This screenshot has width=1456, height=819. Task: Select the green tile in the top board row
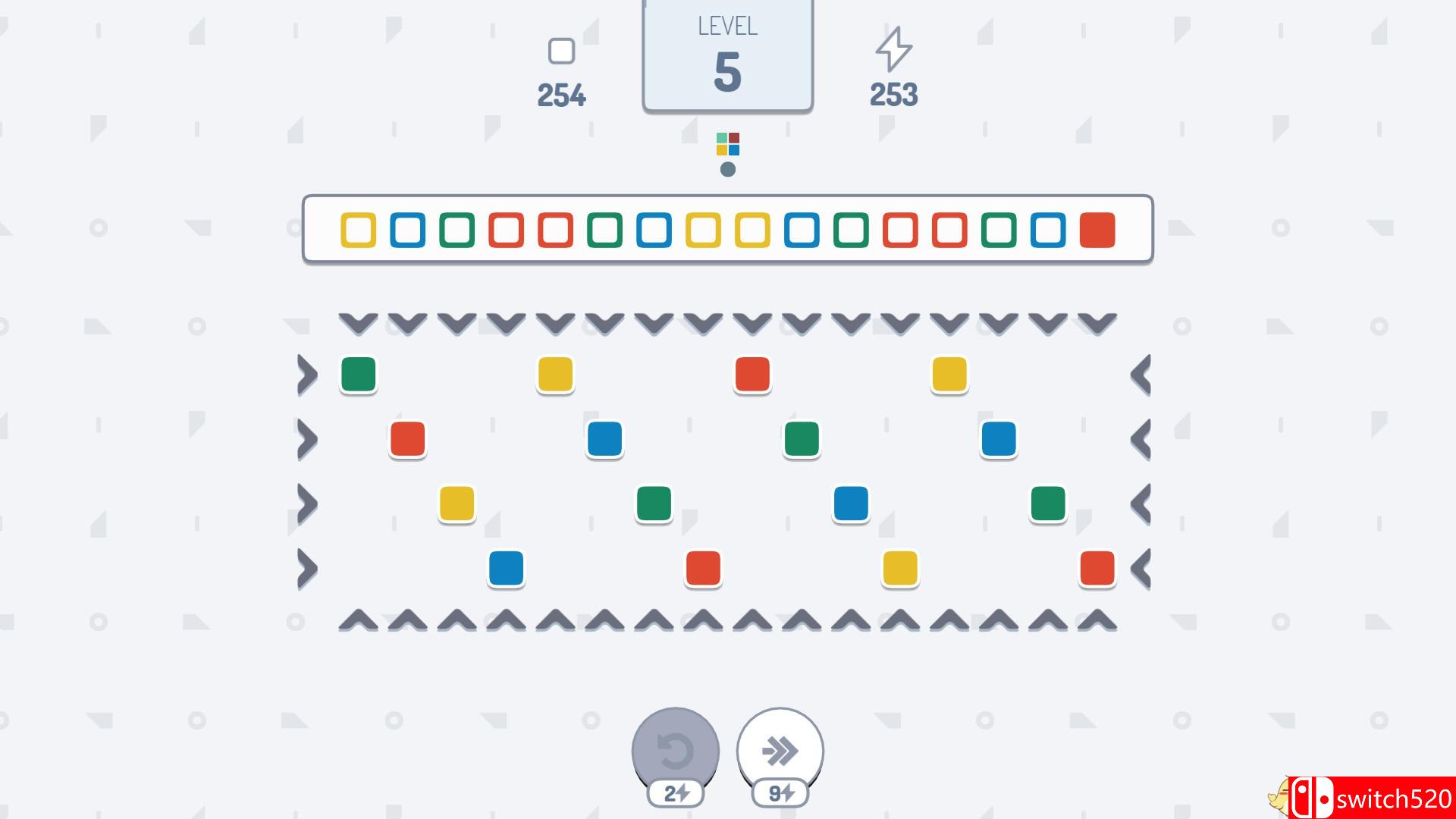(358, 374)
